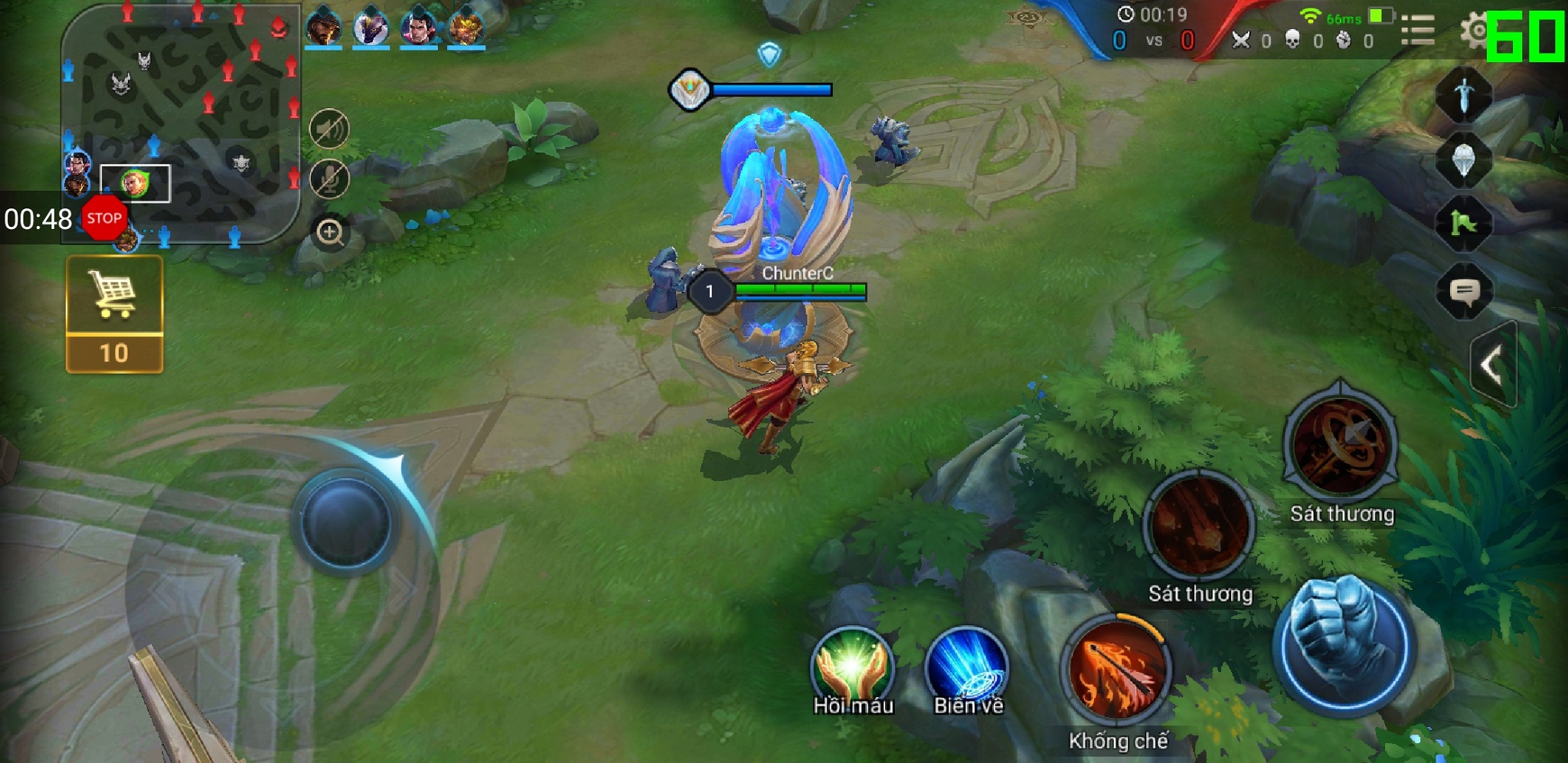Stop the screen recording
Image resolution: width=1568 pixels, height=763 pixels.
pos(103,218)
